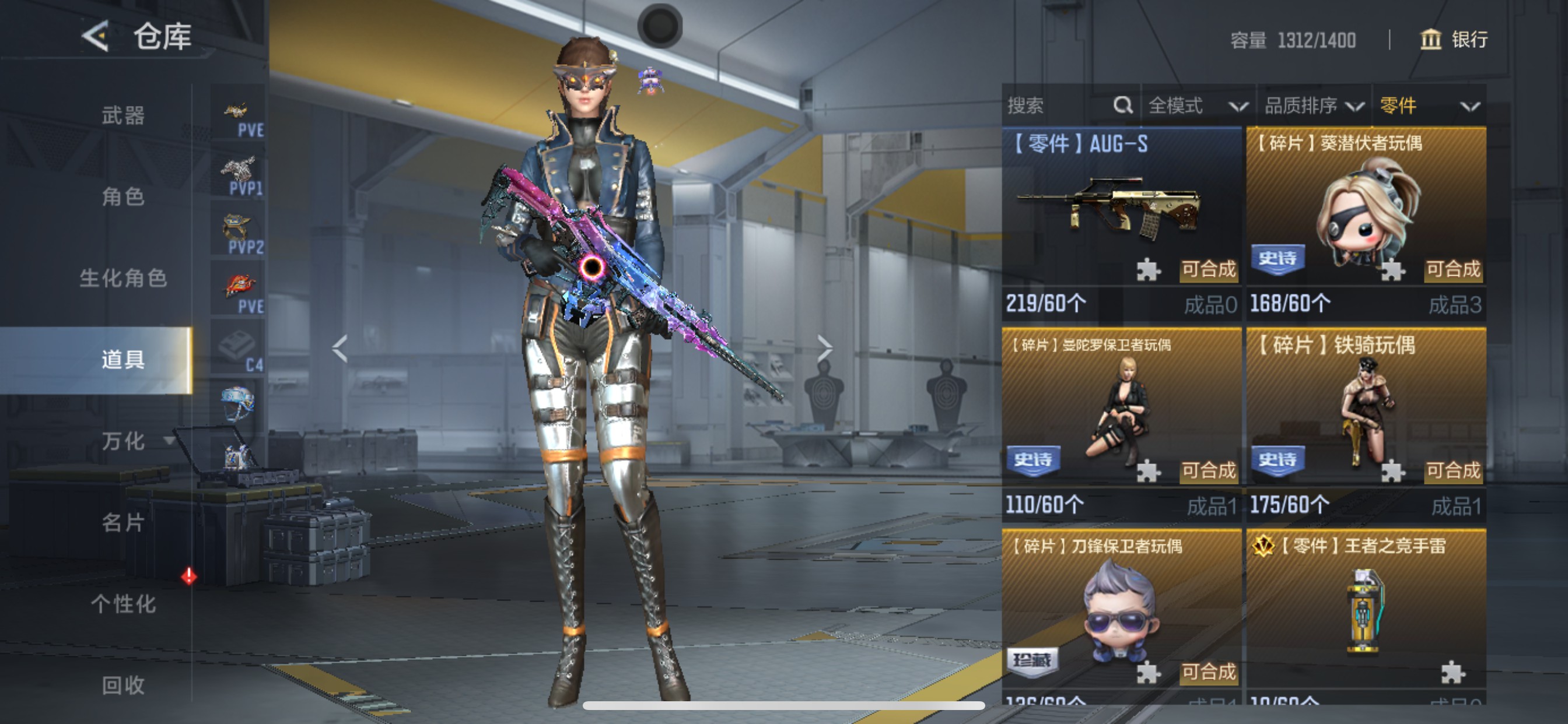The height and width of the screenshot is (724, 1568).
Task: Switch to the 角色 category
Action: click(123, 196)
